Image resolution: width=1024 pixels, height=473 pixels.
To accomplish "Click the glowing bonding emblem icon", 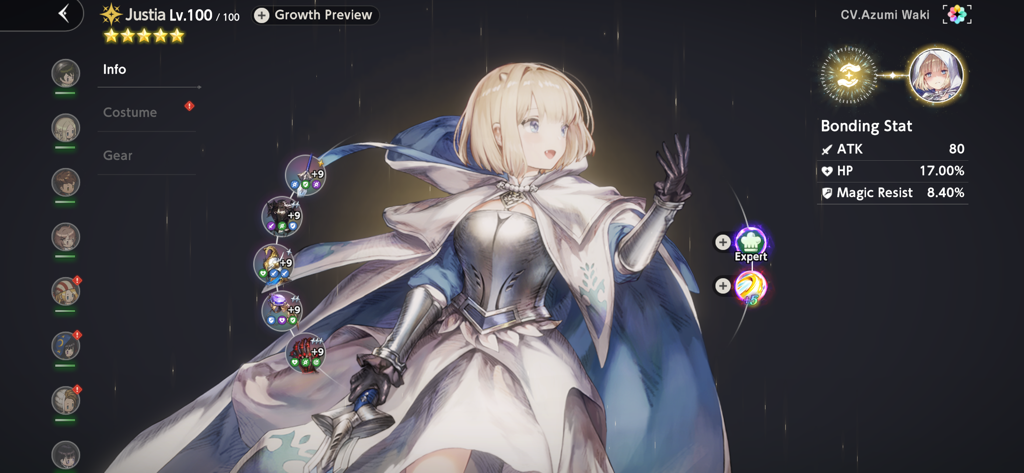I will 848,76.
